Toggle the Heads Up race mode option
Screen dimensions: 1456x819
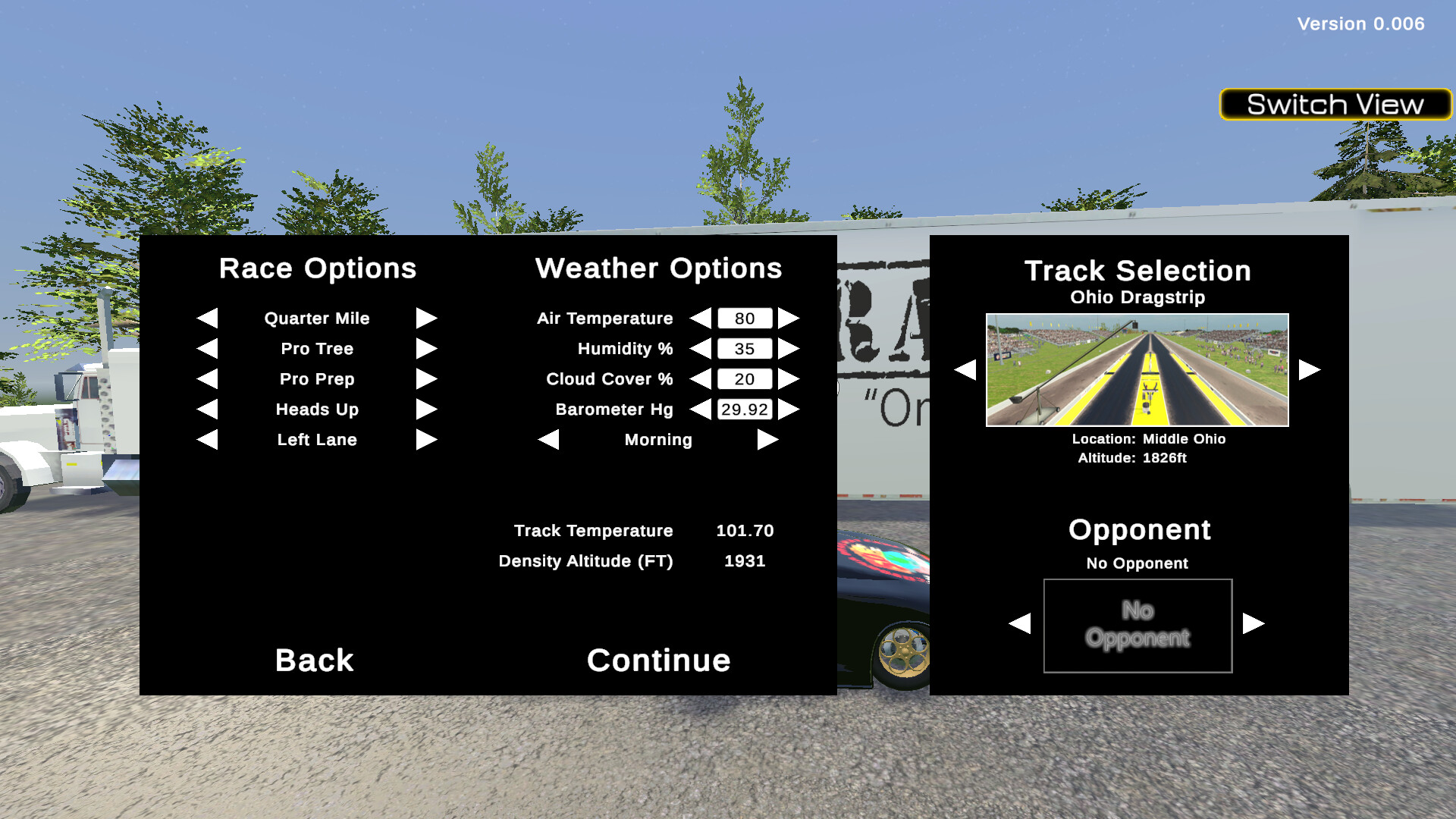(x=427, y=409)
